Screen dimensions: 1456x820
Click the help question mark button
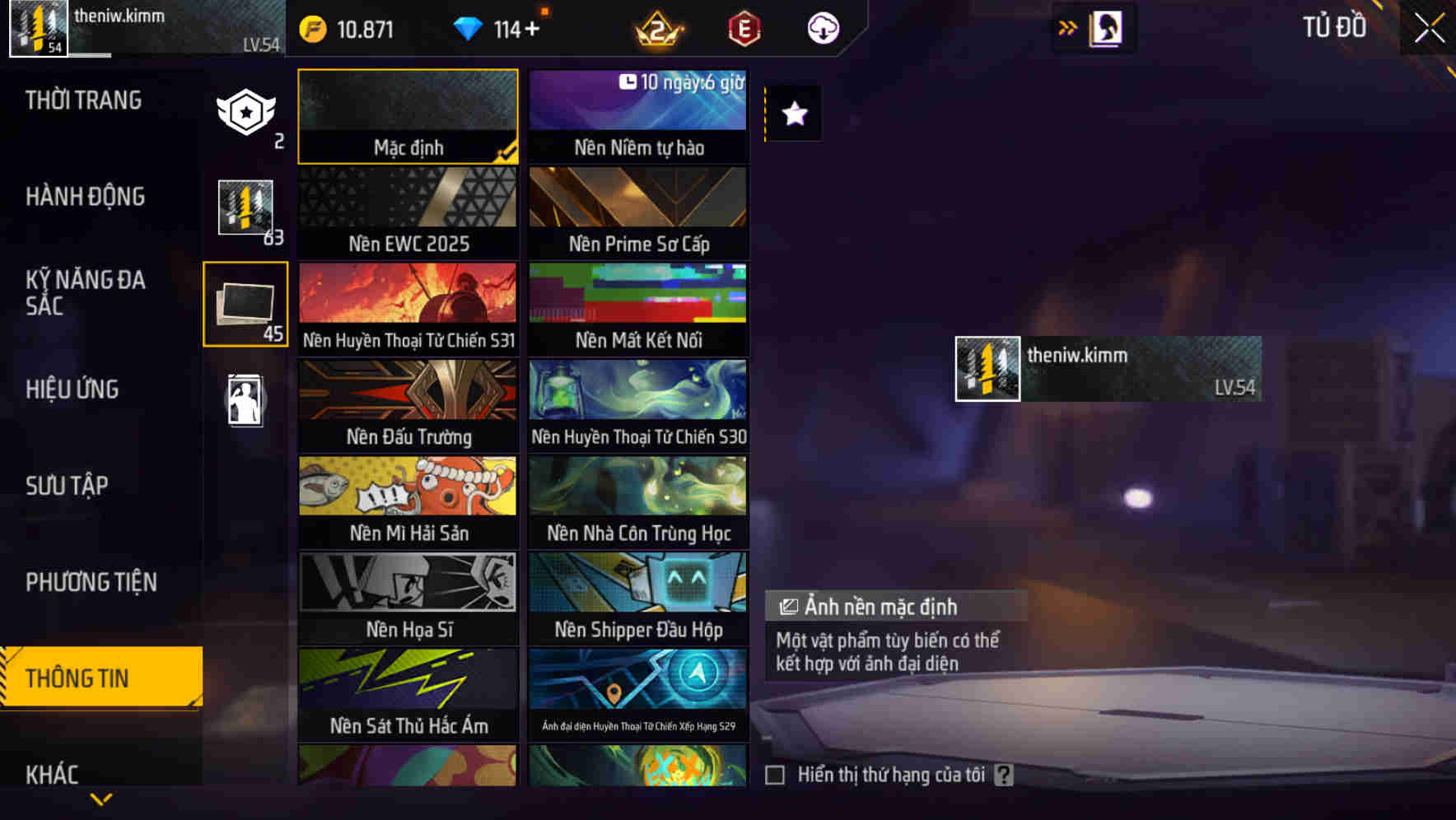(x=1003, y=774)
